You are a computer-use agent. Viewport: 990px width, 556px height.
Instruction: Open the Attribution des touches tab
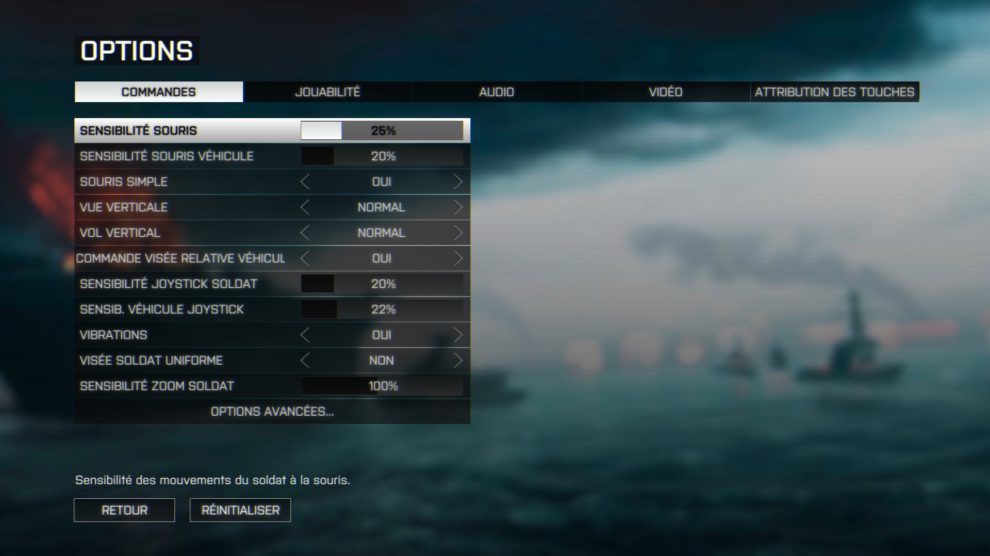[834, 92]
